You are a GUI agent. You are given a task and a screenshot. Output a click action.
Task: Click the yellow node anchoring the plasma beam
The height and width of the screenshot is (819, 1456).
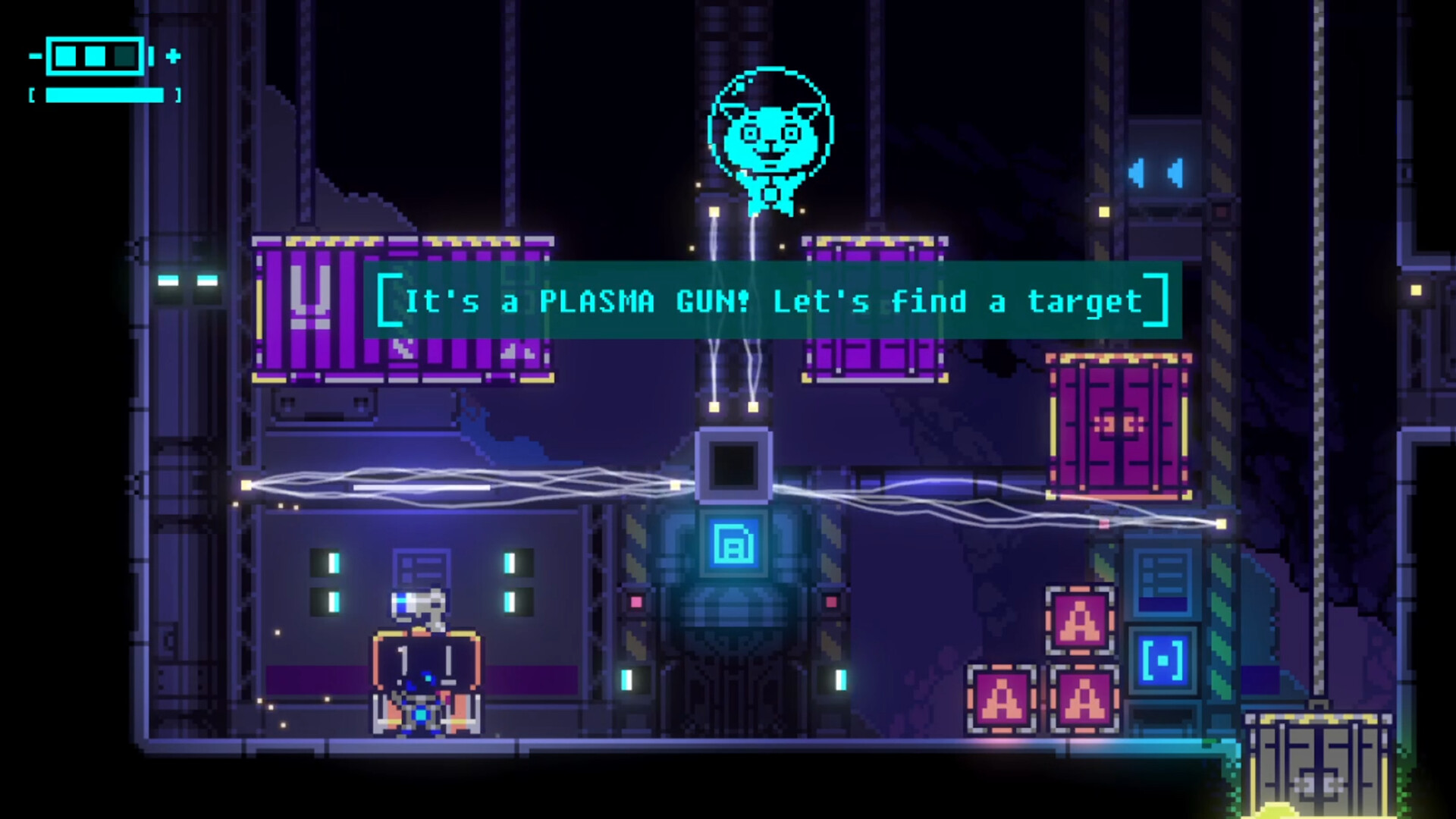coord(713,409)
